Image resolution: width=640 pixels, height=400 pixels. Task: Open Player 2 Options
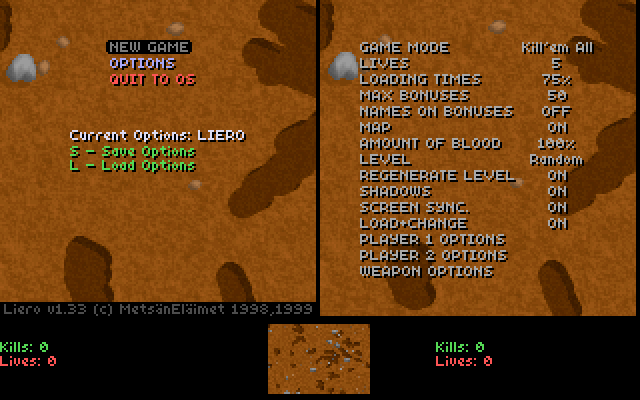click(432, 255)
